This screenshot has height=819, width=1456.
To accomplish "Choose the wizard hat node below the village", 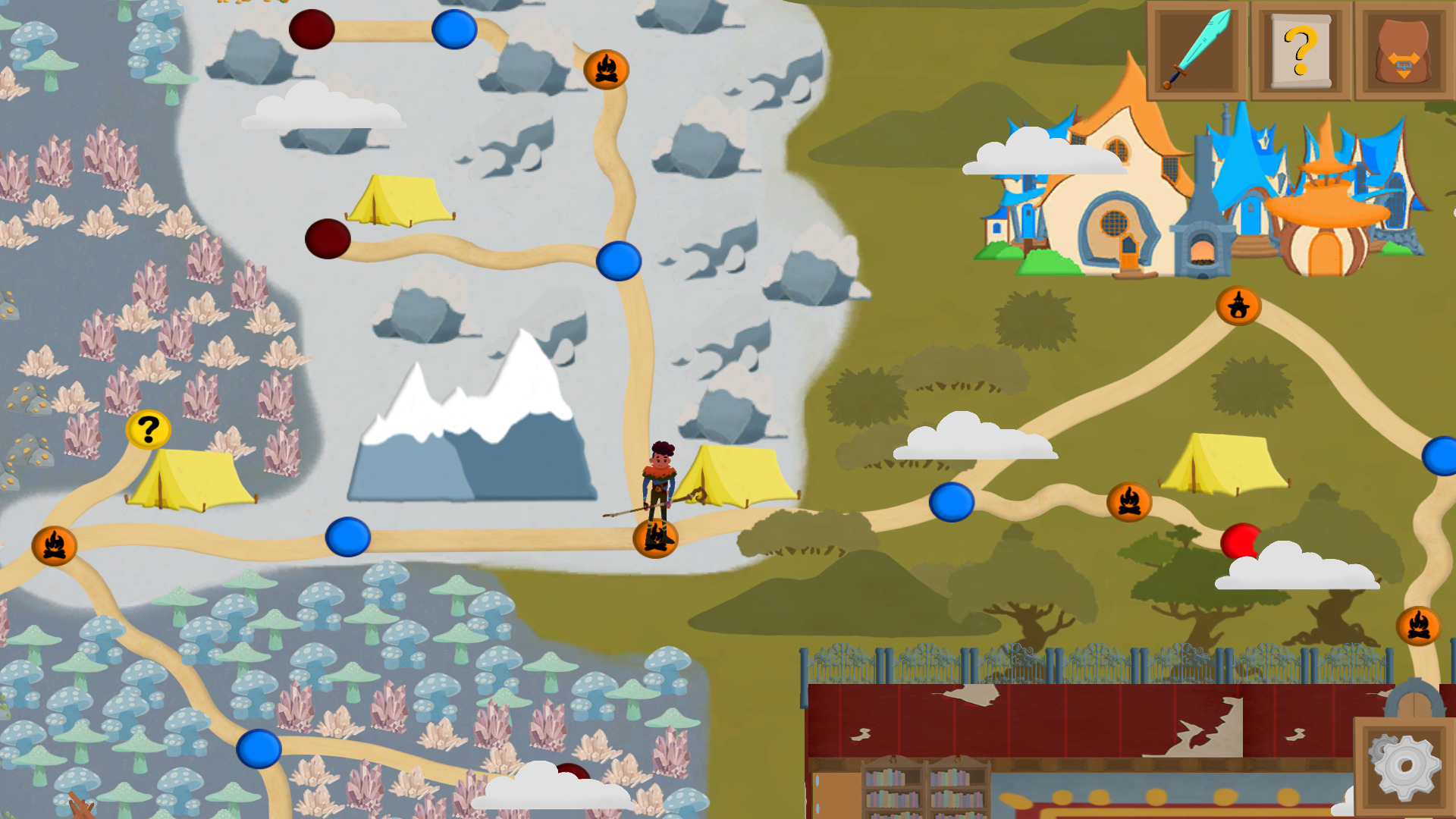I will pos(1238,306).
